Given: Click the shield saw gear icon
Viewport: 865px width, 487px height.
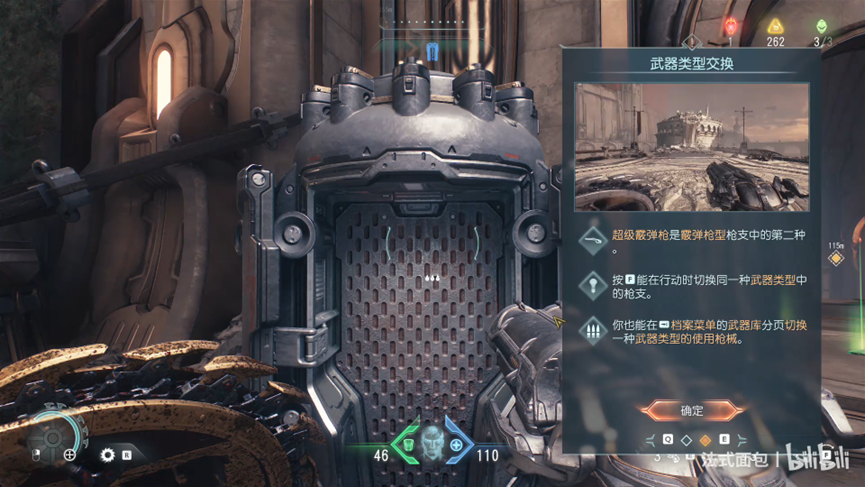Looking at the screenshot, I should point(108,455).
